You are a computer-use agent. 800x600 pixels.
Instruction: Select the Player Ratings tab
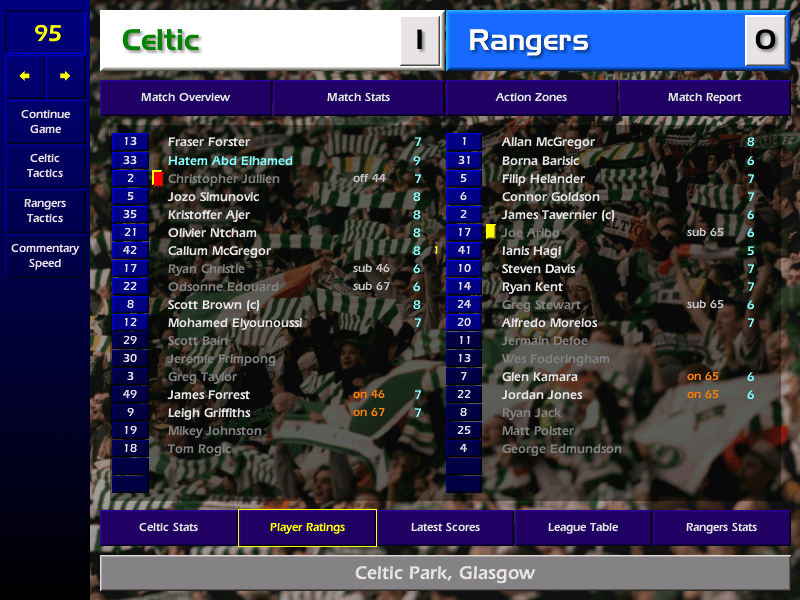[307, 528]
